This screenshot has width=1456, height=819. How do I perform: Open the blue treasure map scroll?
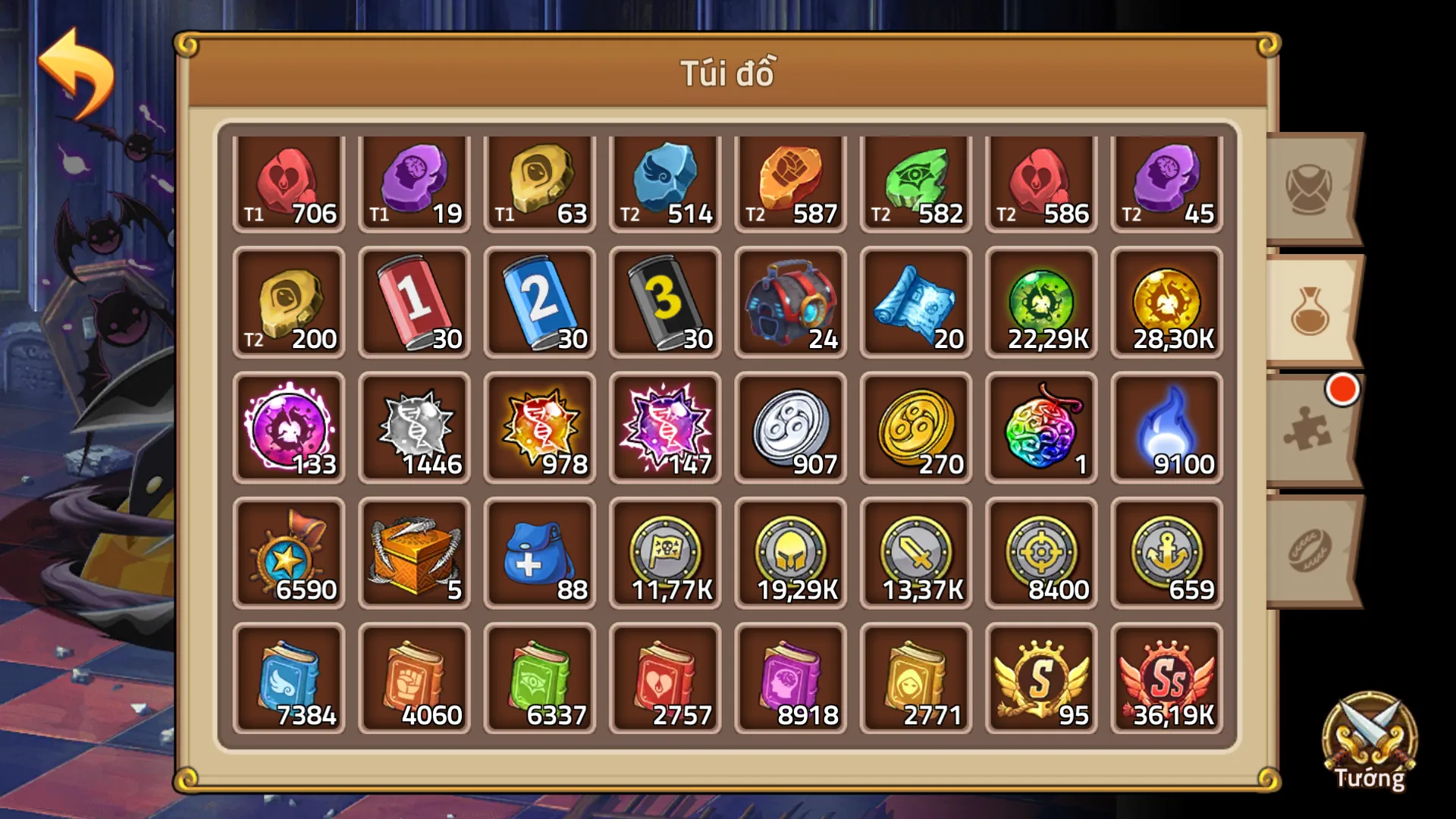915,303
